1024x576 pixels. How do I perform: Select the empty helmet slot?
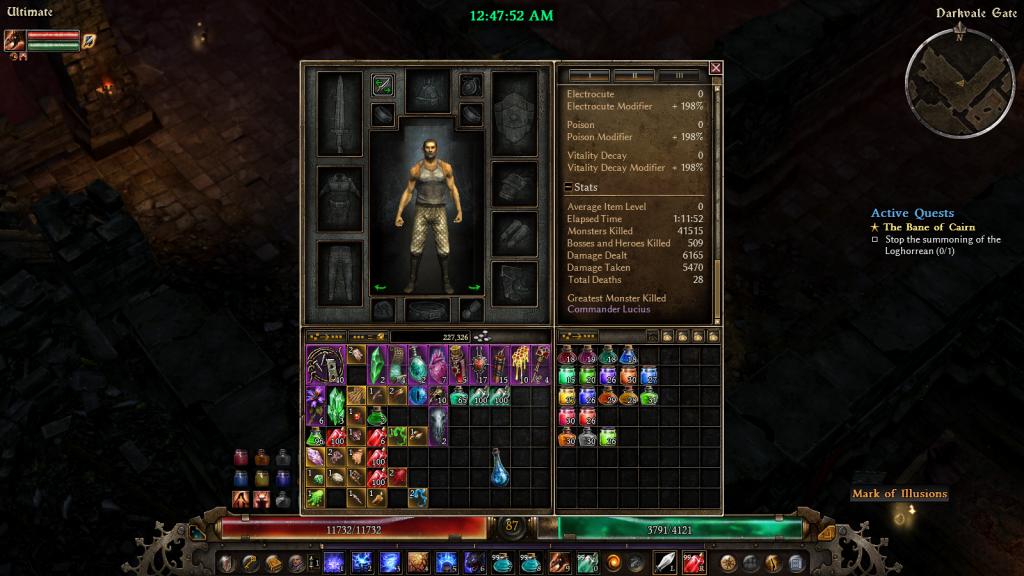tap(427, 89)
